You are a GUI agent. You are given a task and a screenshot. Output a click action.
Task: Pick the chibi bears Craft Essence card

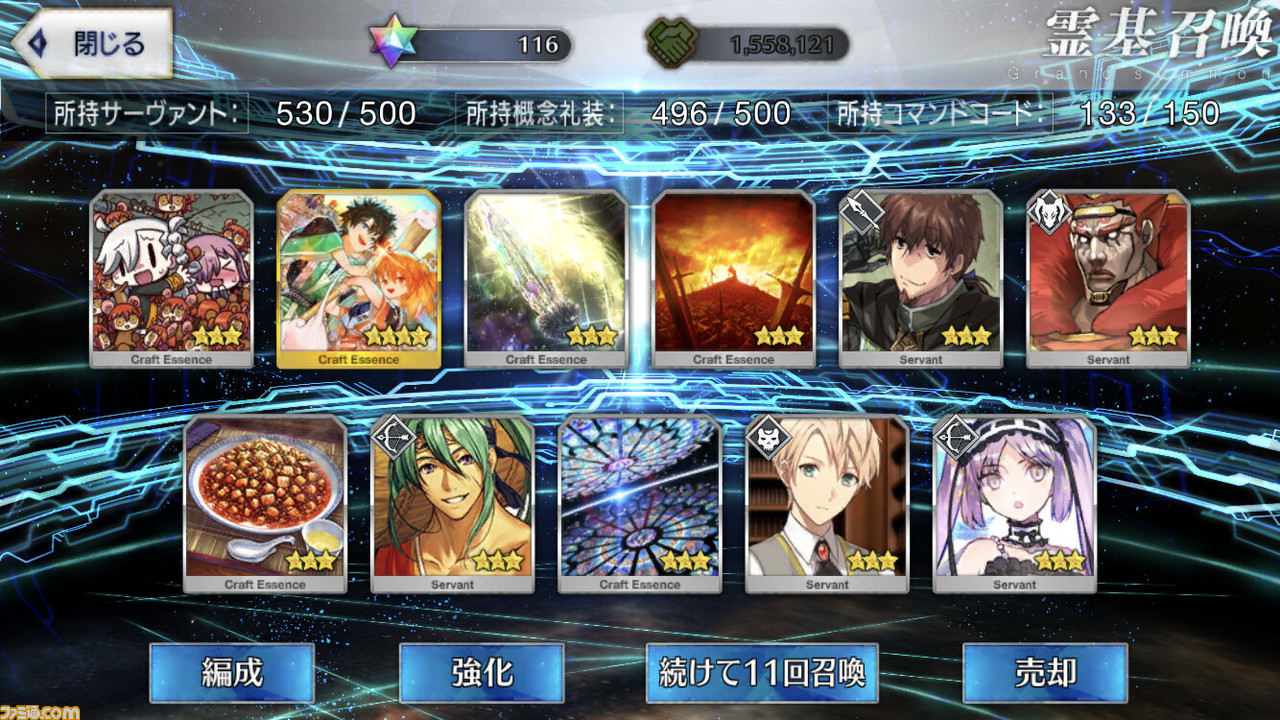(x=171, y=279)
